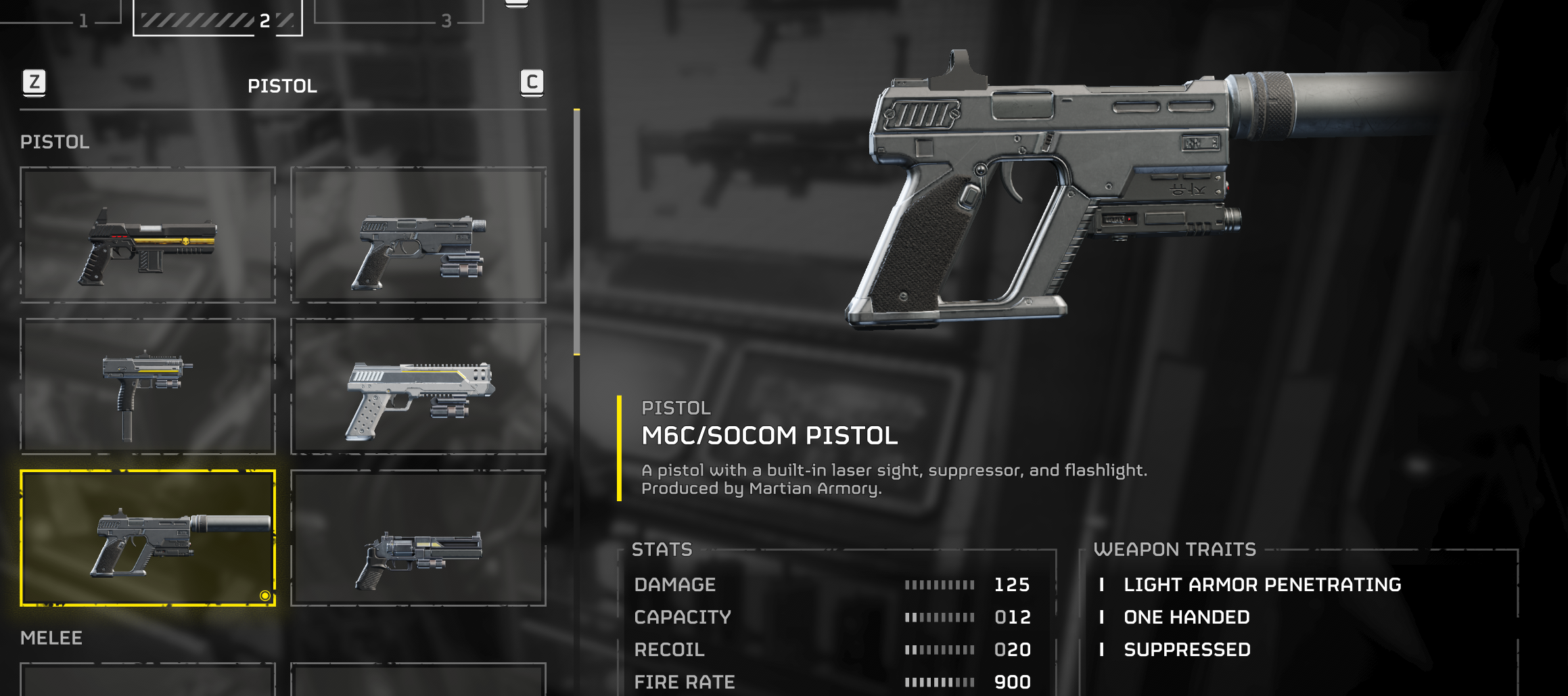Open loadout tab 2
Screen dimensions: 1568x696
point(218,19)
